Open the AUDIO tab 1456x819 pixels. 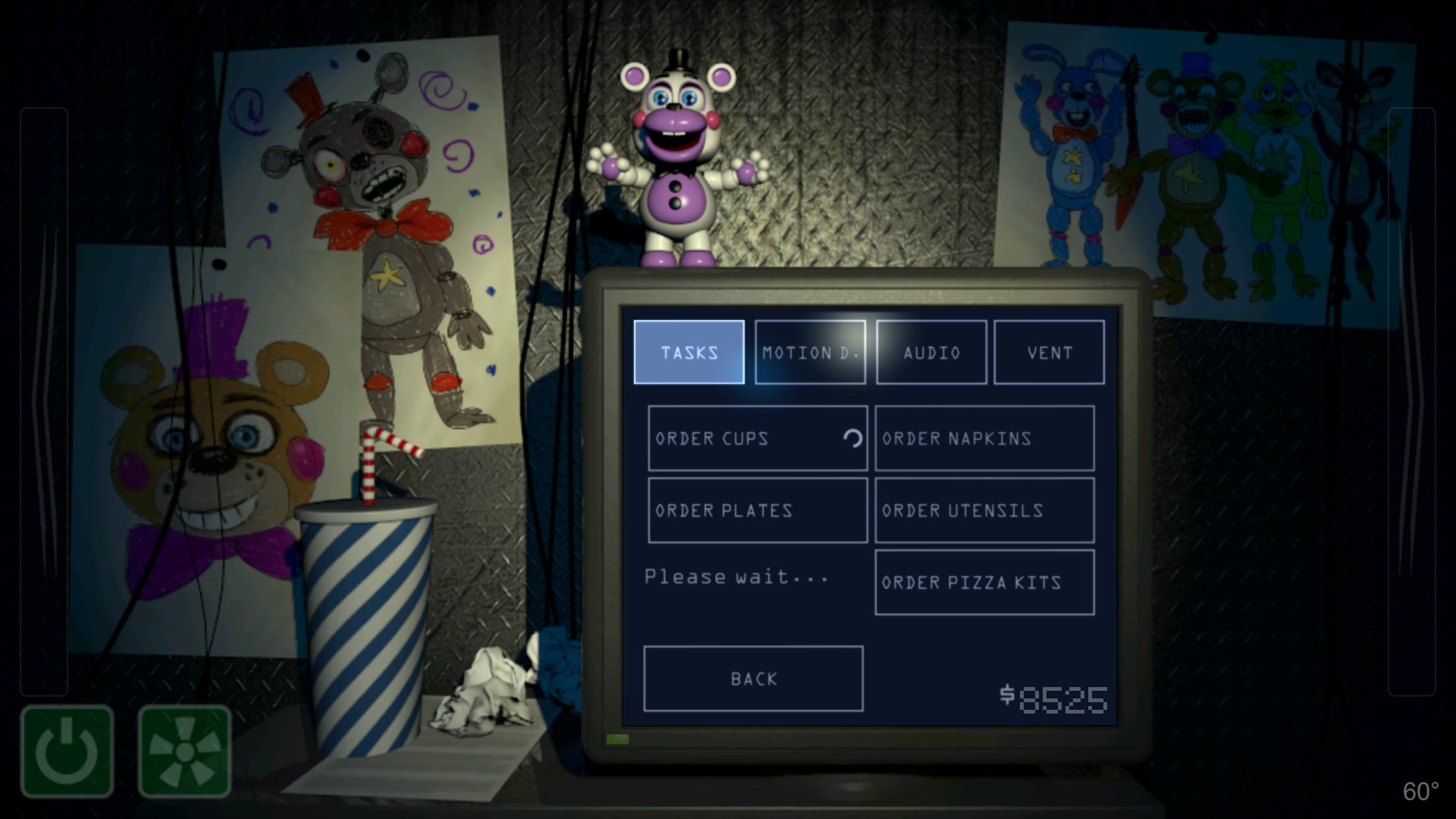pyautogui.click(x=931, y=352)
